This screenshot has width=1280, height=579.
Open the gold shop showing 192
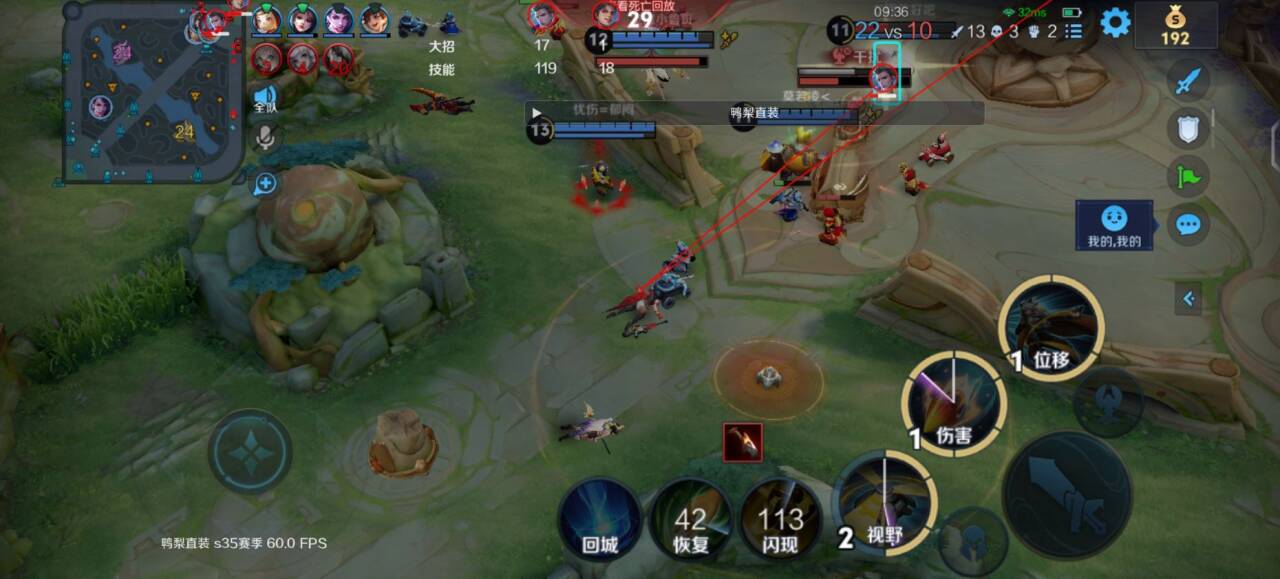1175,25
